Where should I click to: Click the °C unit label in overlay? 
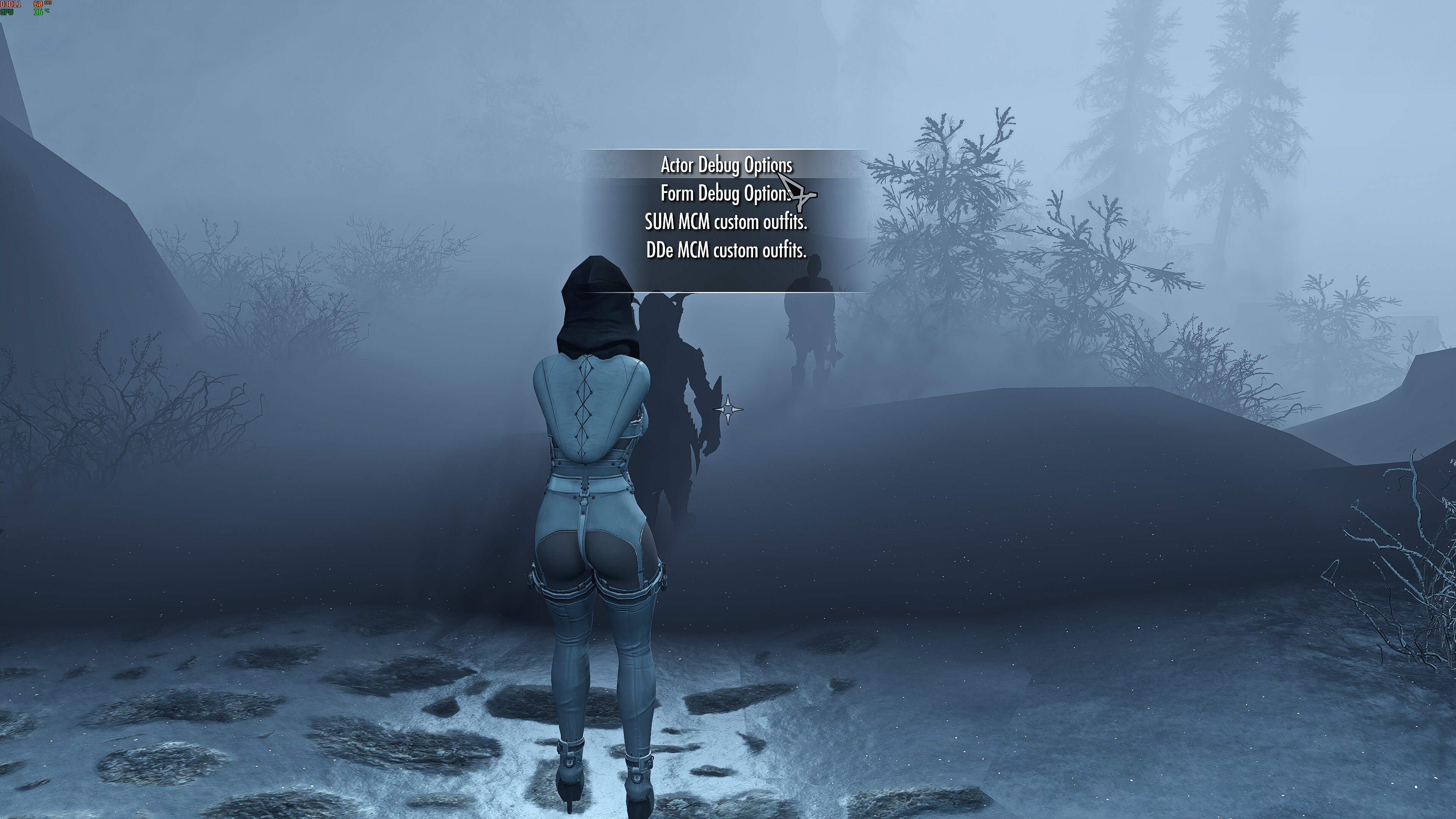click(47, 11)
